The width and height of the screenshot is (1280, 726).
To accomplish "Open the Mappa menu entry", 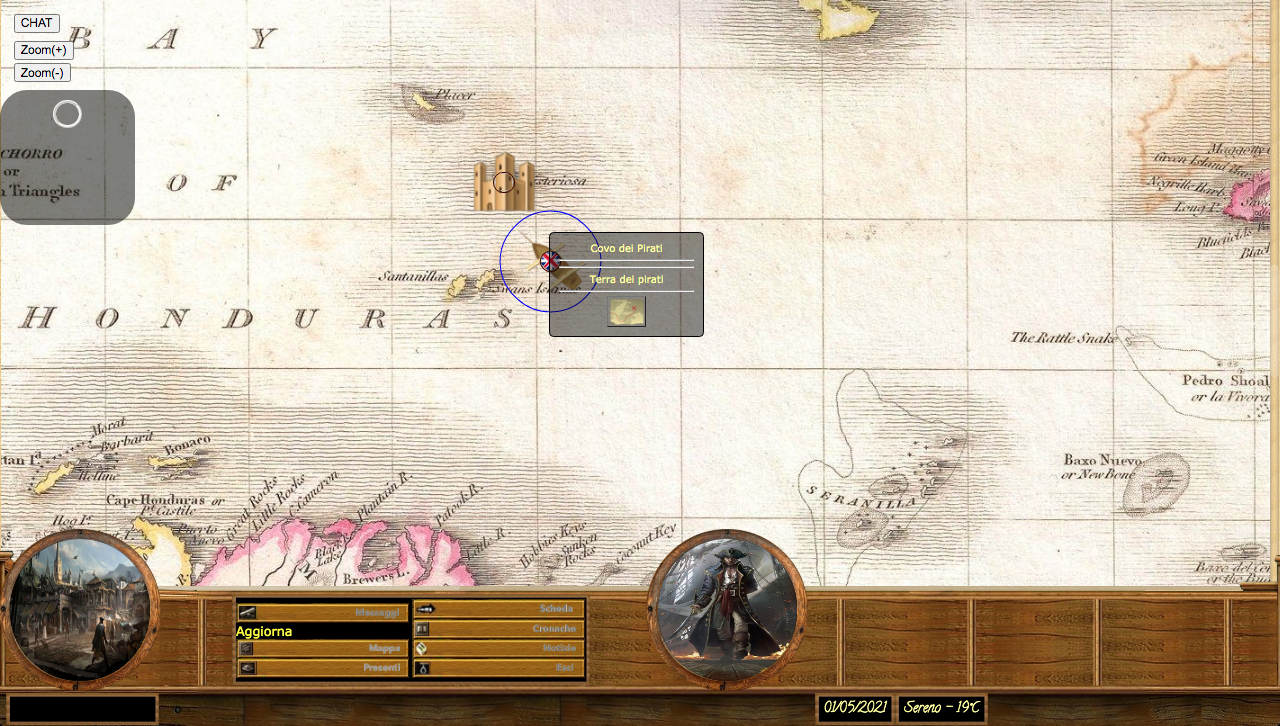I will pyautogui.click(x=322, y=649).
